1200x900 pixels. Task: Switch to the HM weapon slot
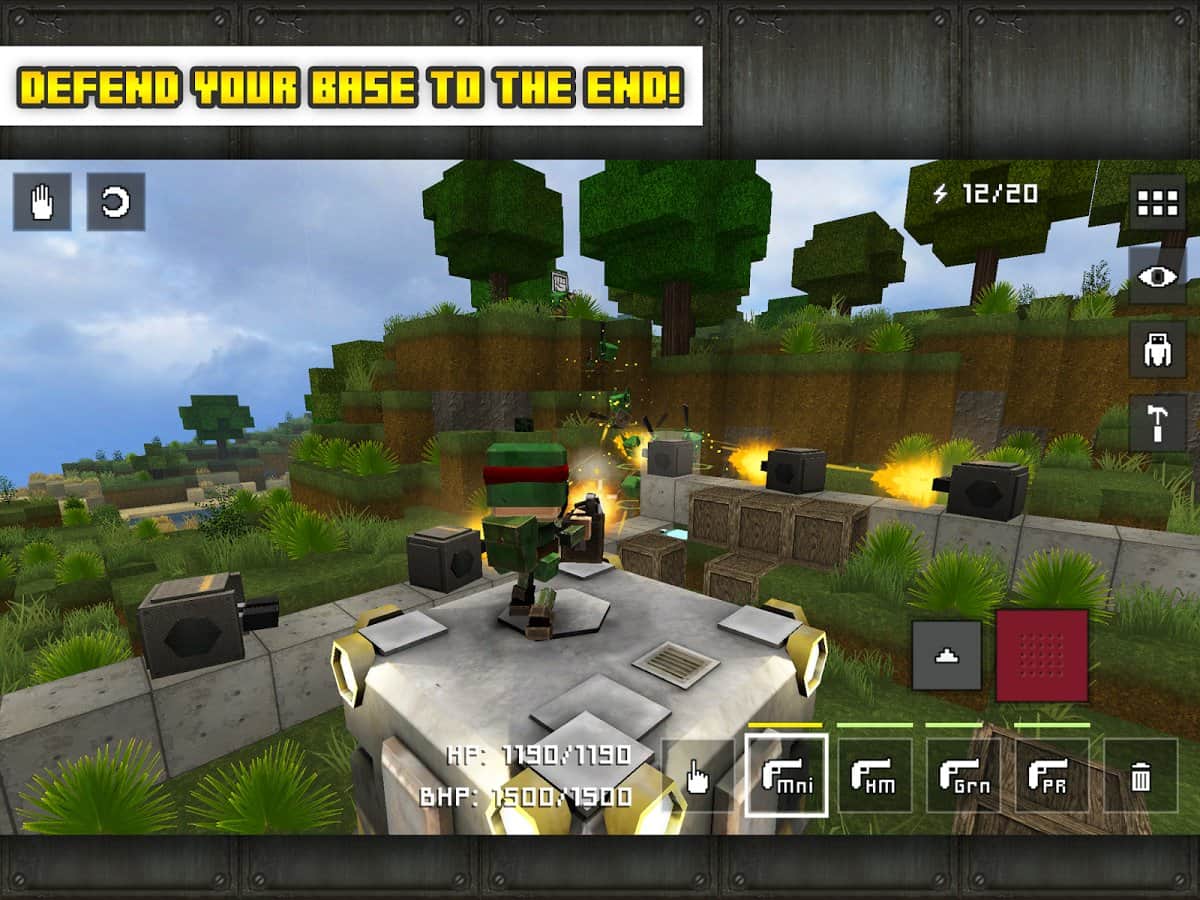pyautogui.click(x=875, y=776)
